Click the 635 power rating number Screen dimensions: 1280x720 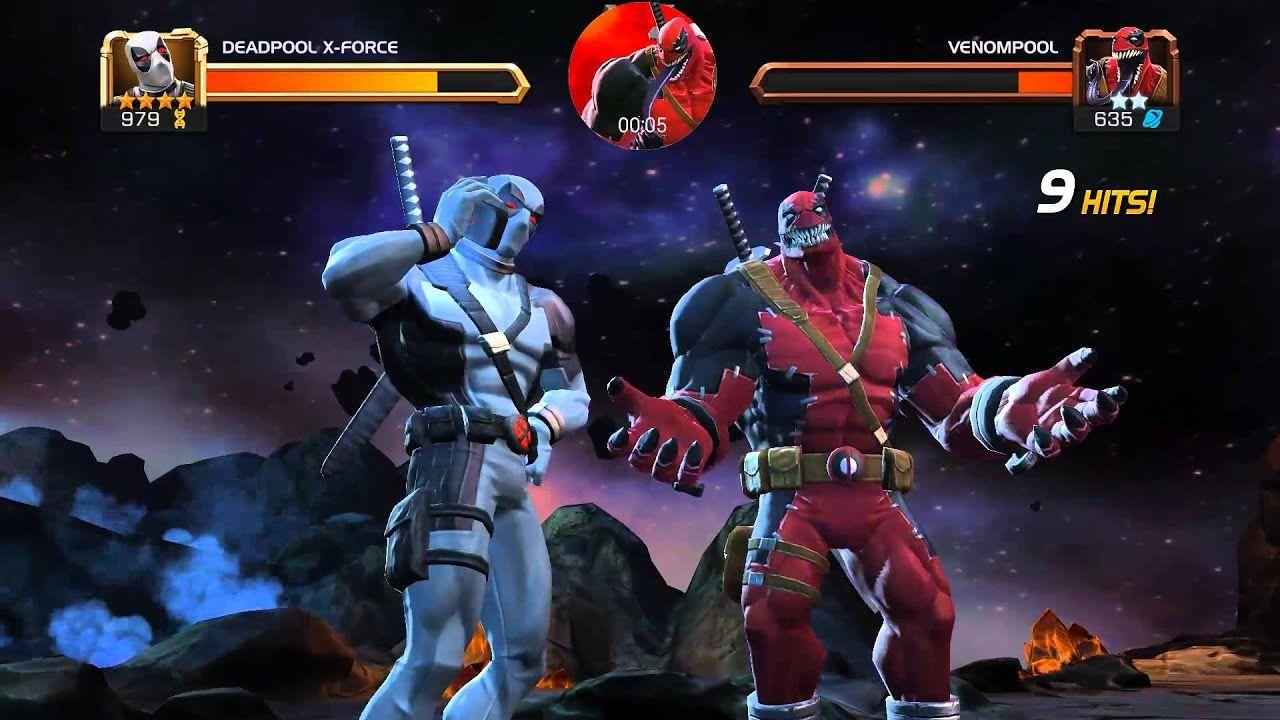point(1115,118)
